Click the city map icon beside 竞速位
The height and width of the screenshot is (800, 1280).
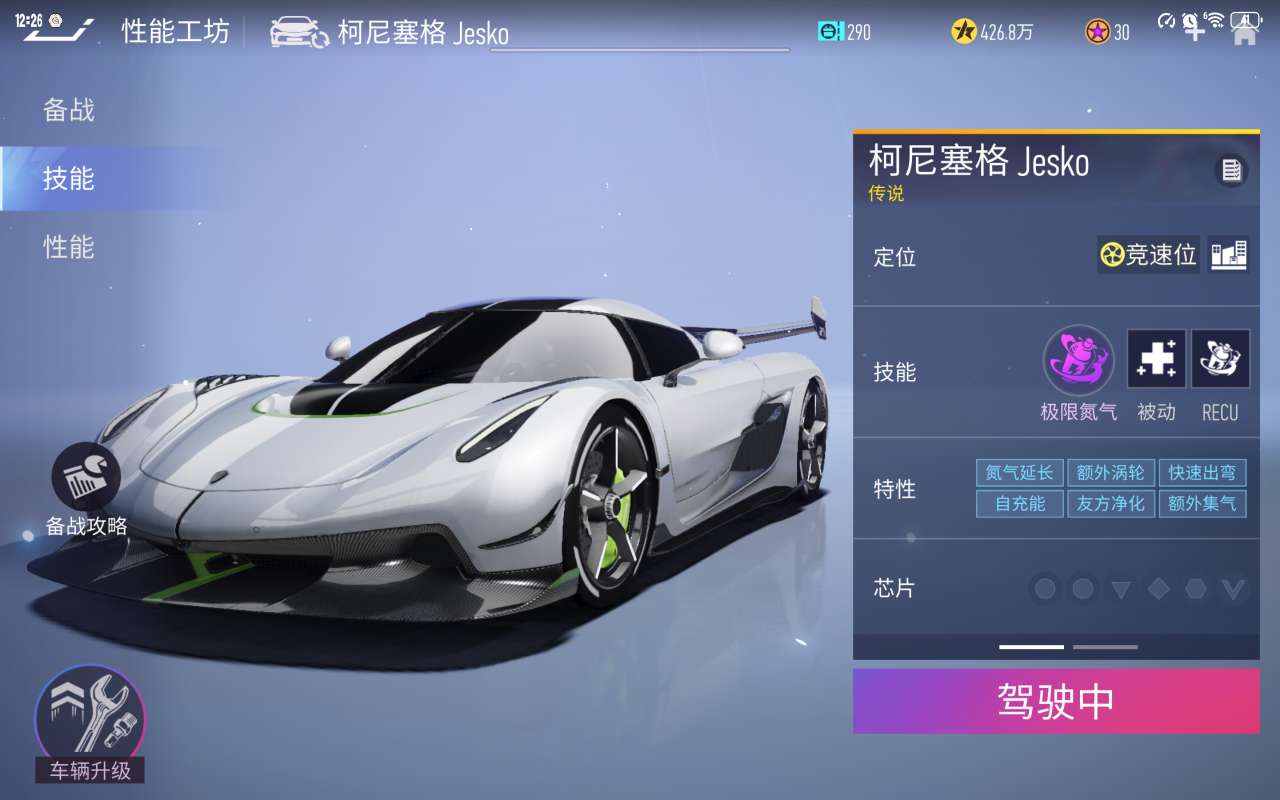(1228, 255)
